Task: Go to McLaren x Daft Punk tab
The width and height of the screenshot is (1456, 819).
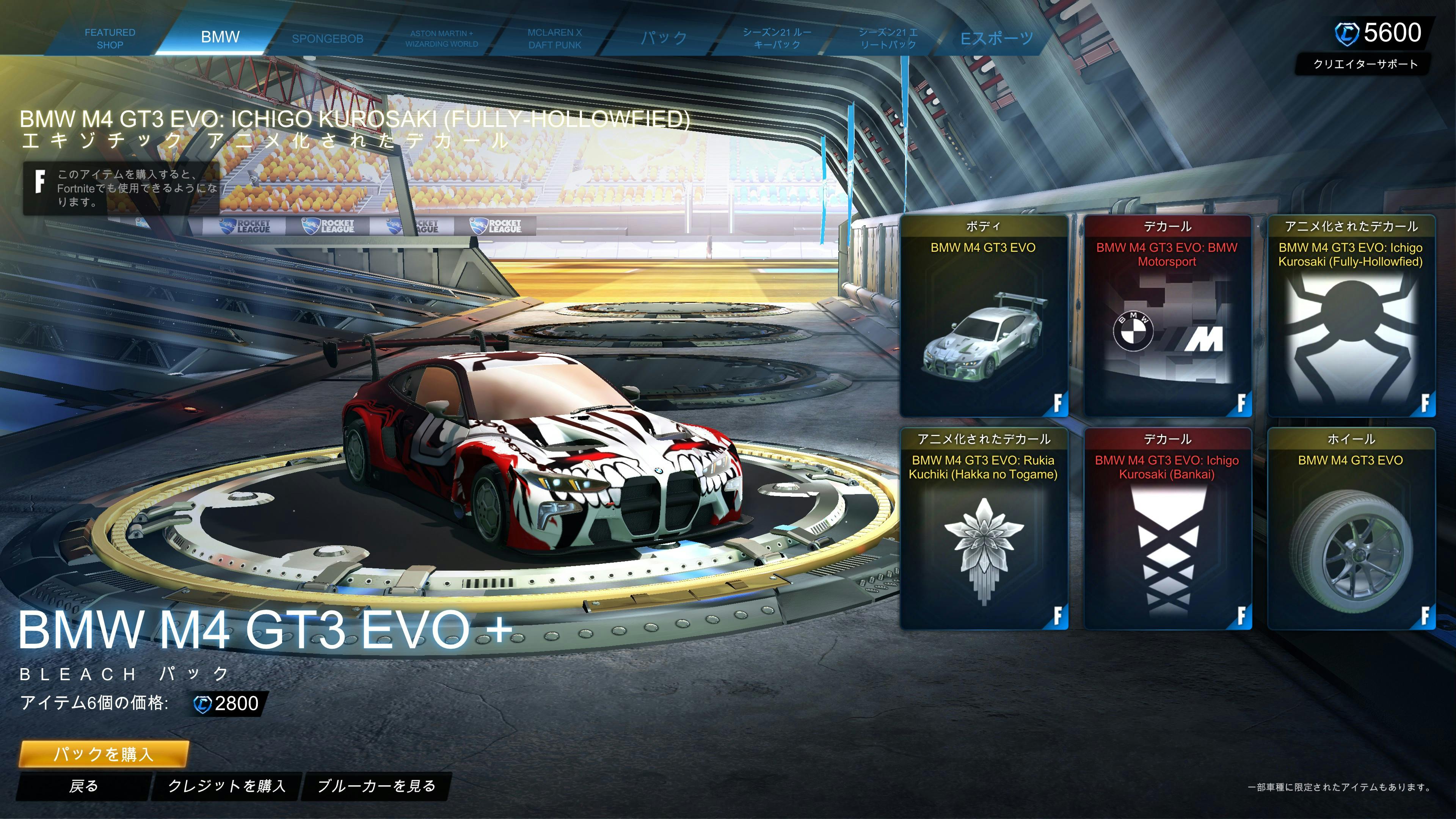Action: [x=554, y=38]
